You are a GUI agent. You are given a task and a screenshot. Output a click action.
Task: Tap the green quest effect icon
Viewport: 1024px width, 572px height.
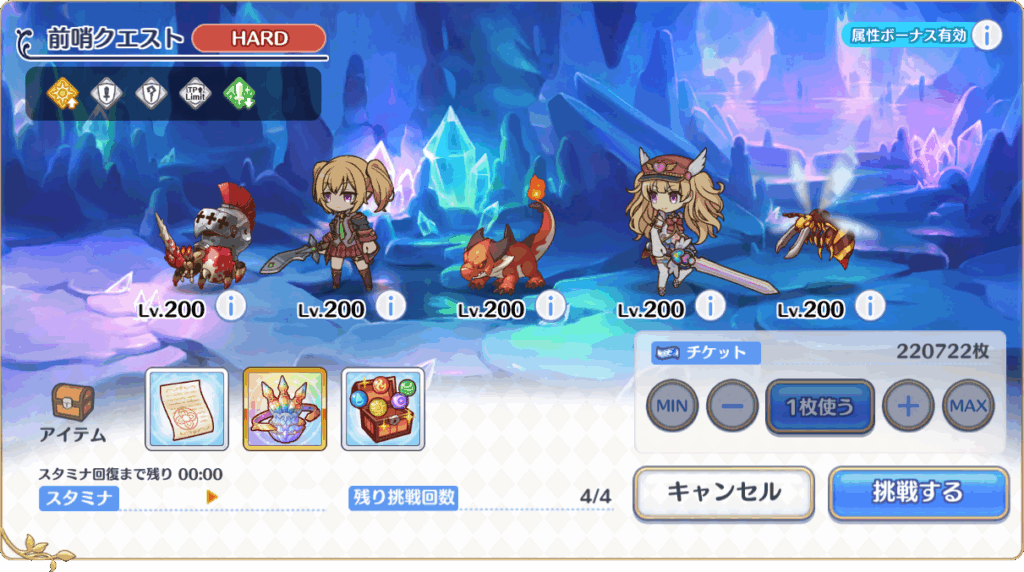(239, 93)
